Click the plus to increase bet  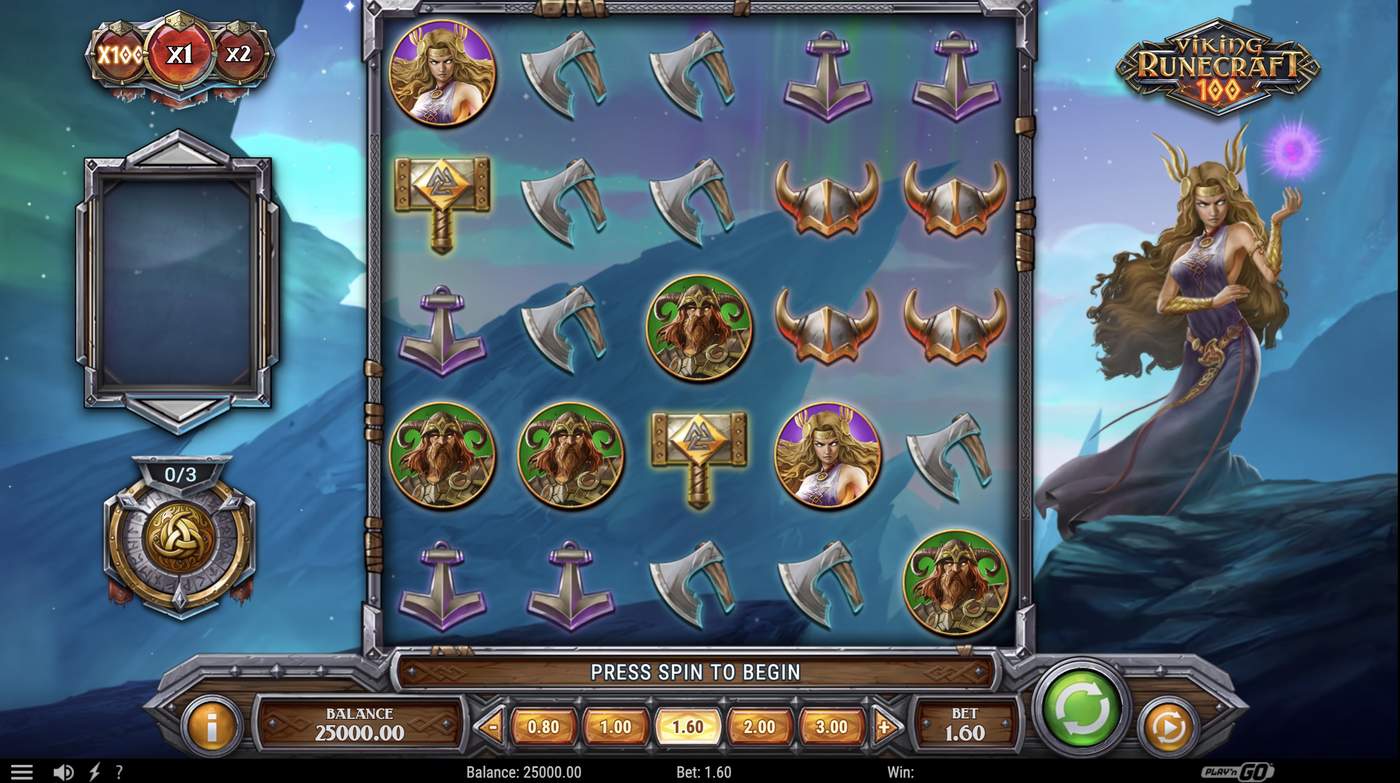pos(885,728)
